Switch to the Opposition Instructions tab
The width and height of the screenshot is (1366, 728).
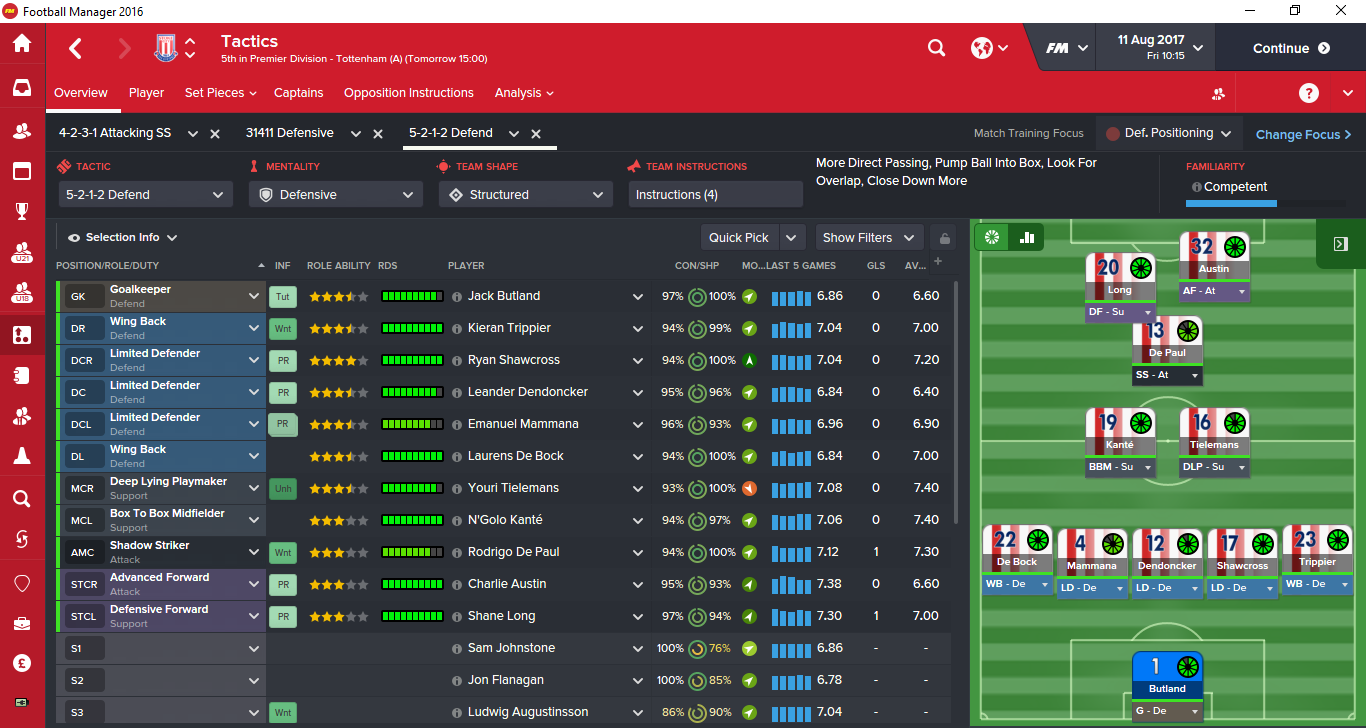click(408, 92)
